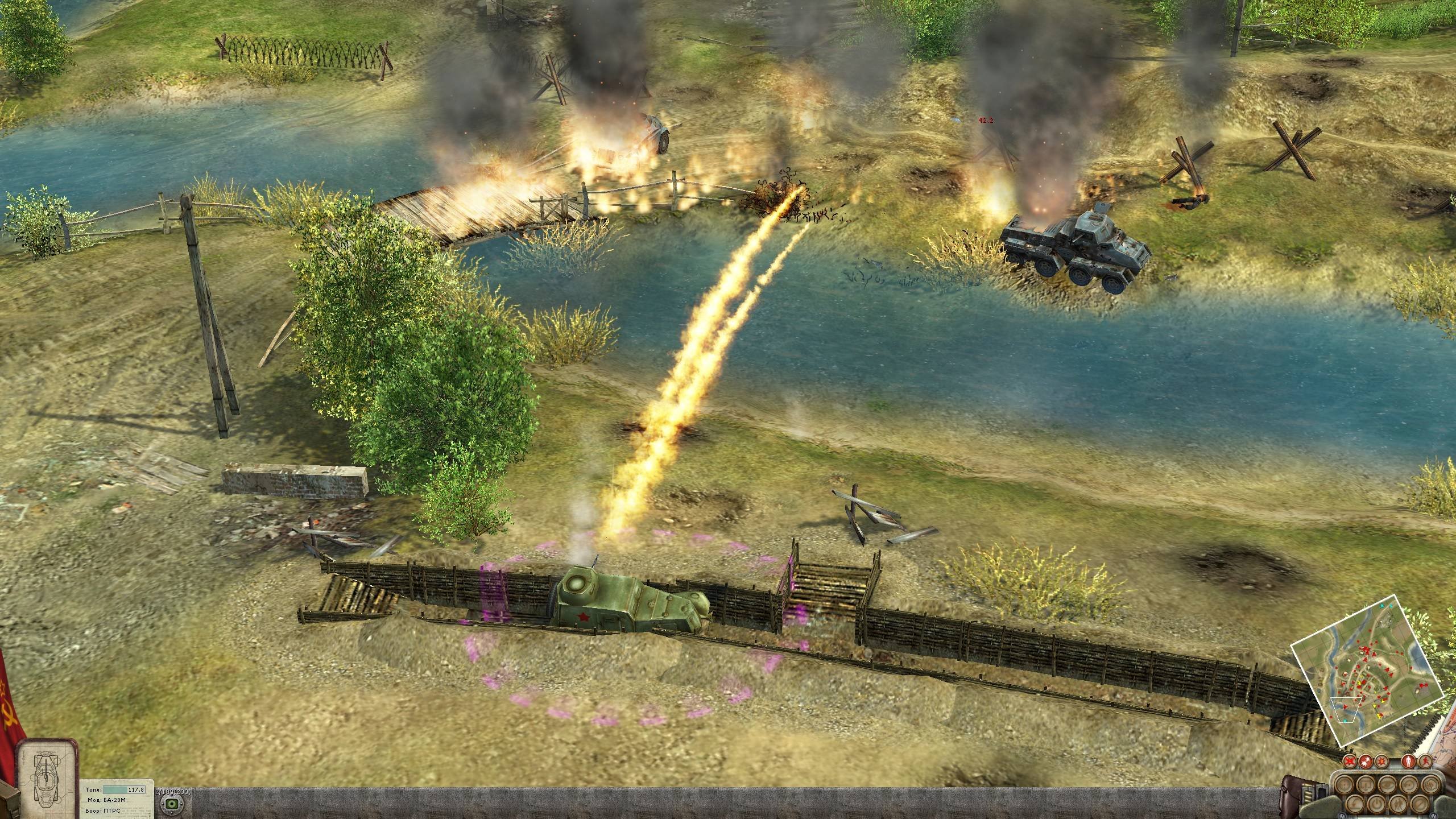1456x819 pixels.
Task: Click the two soldiers crew command button
Action: (1398, 804)
